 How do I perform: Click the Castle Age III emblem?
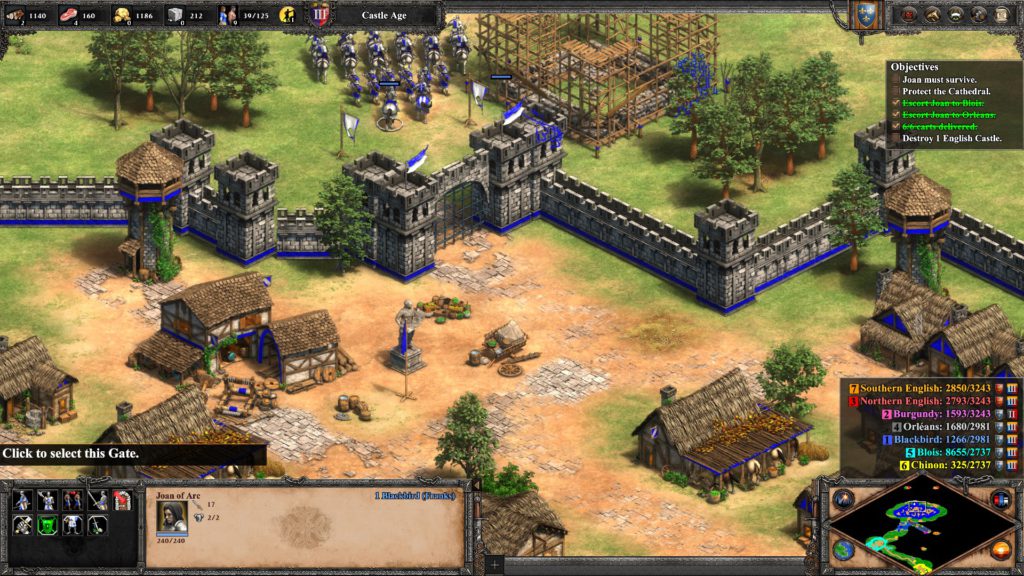320,15
